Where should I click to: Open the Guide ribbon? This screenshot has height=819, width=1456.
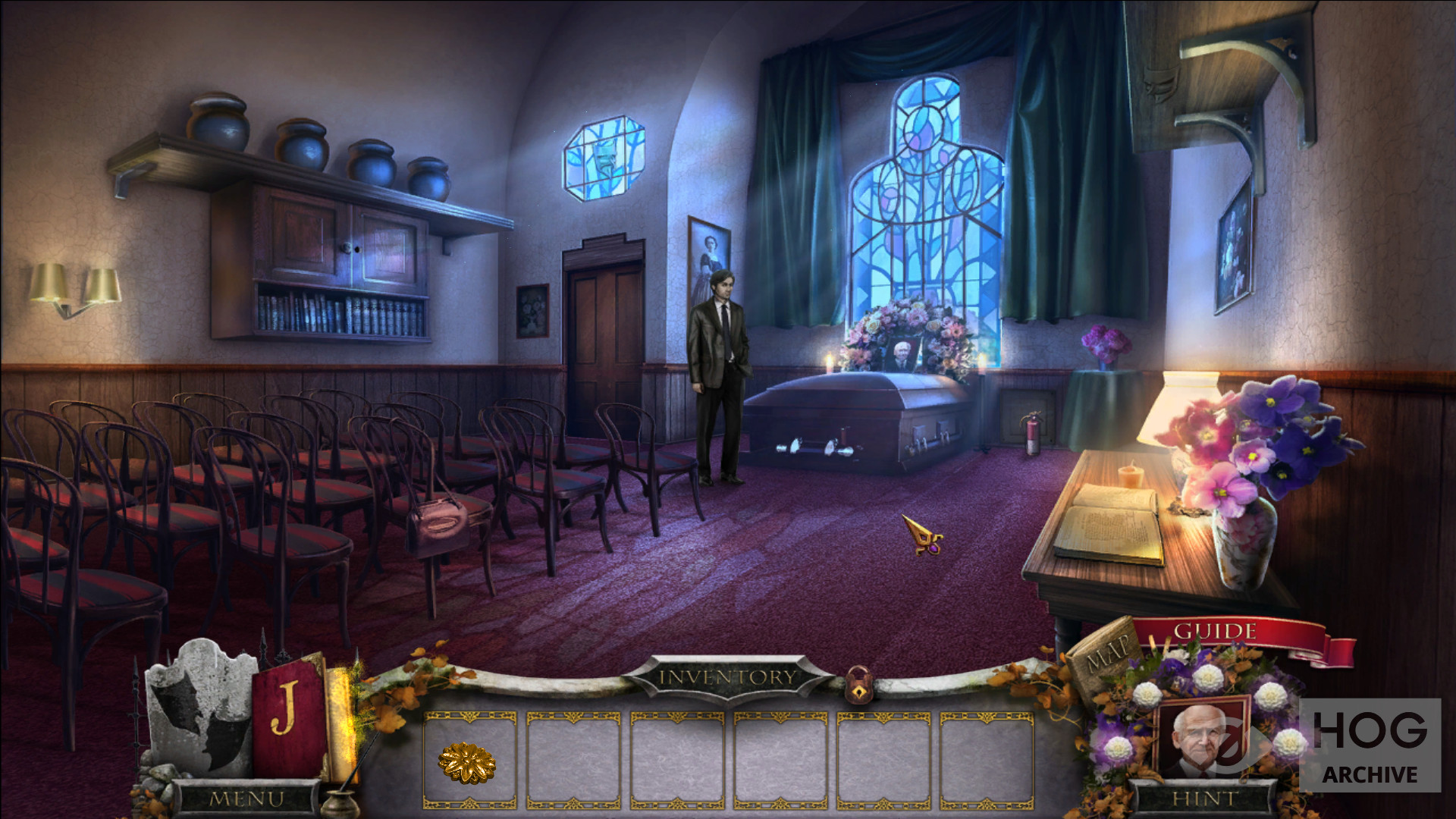[1215, 632]
